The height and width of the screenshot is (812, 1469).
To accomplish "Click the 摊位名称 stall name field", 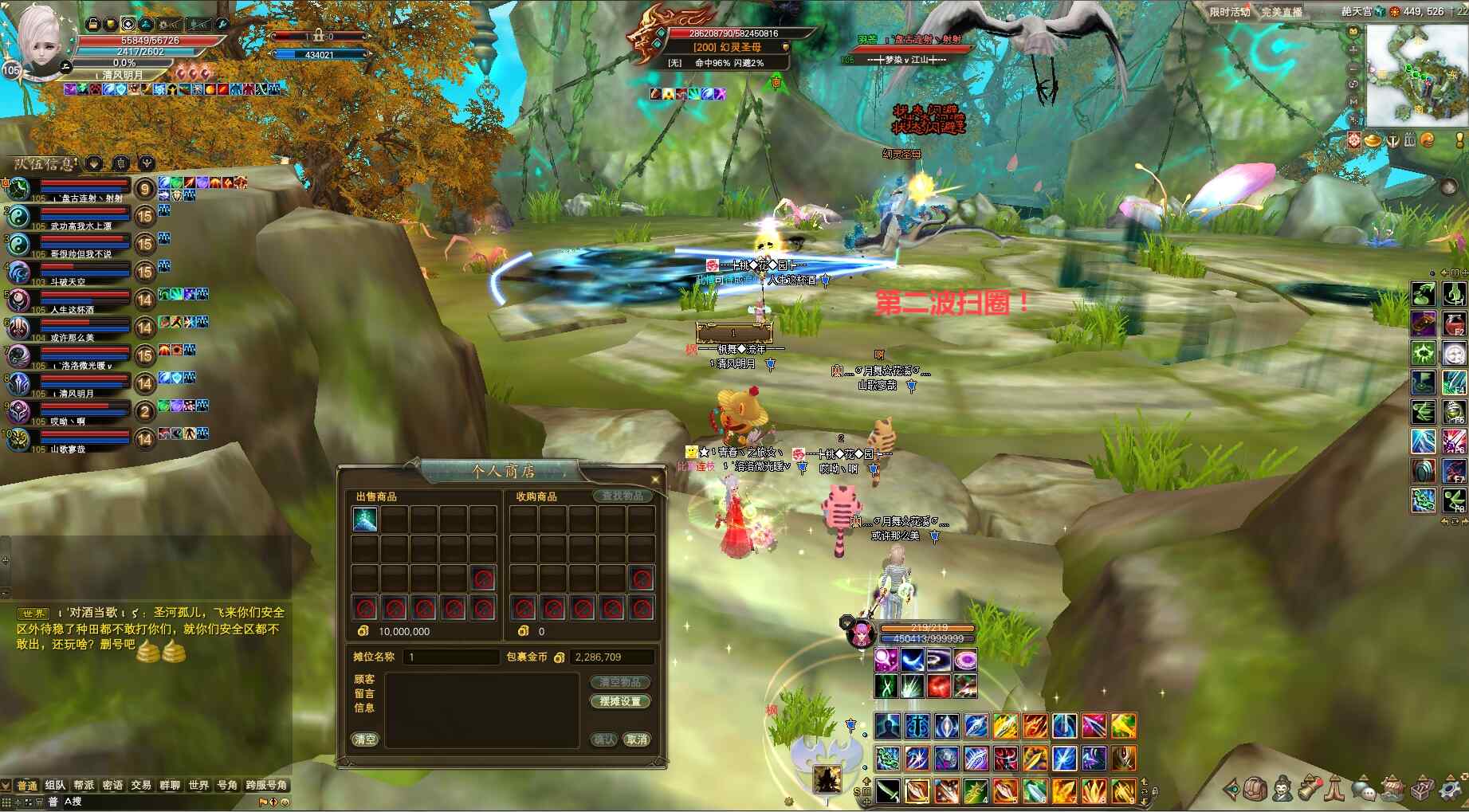I will pos(452,657).
